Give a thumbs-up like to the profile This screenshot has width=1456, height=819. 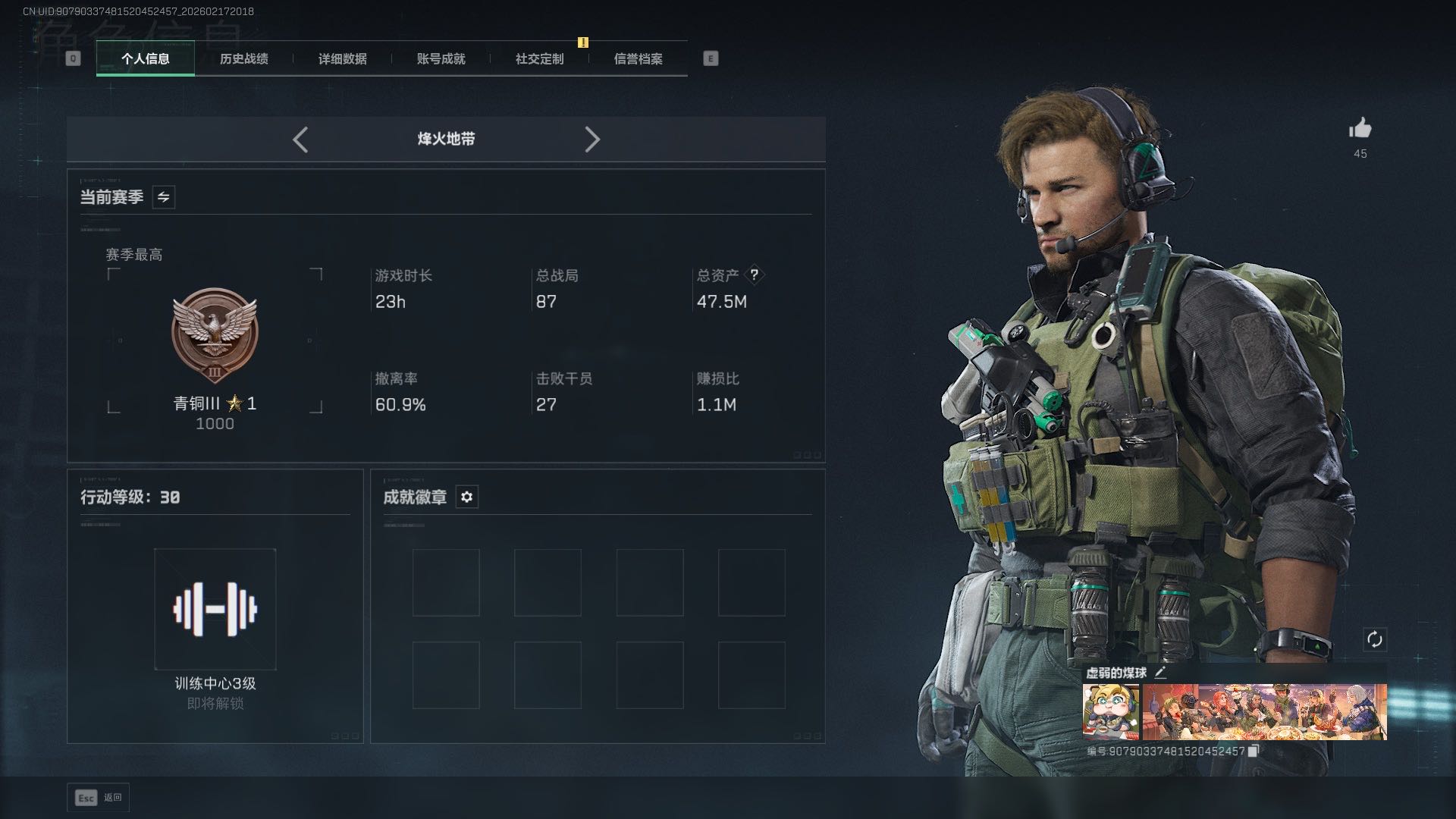click(1360, 128)
